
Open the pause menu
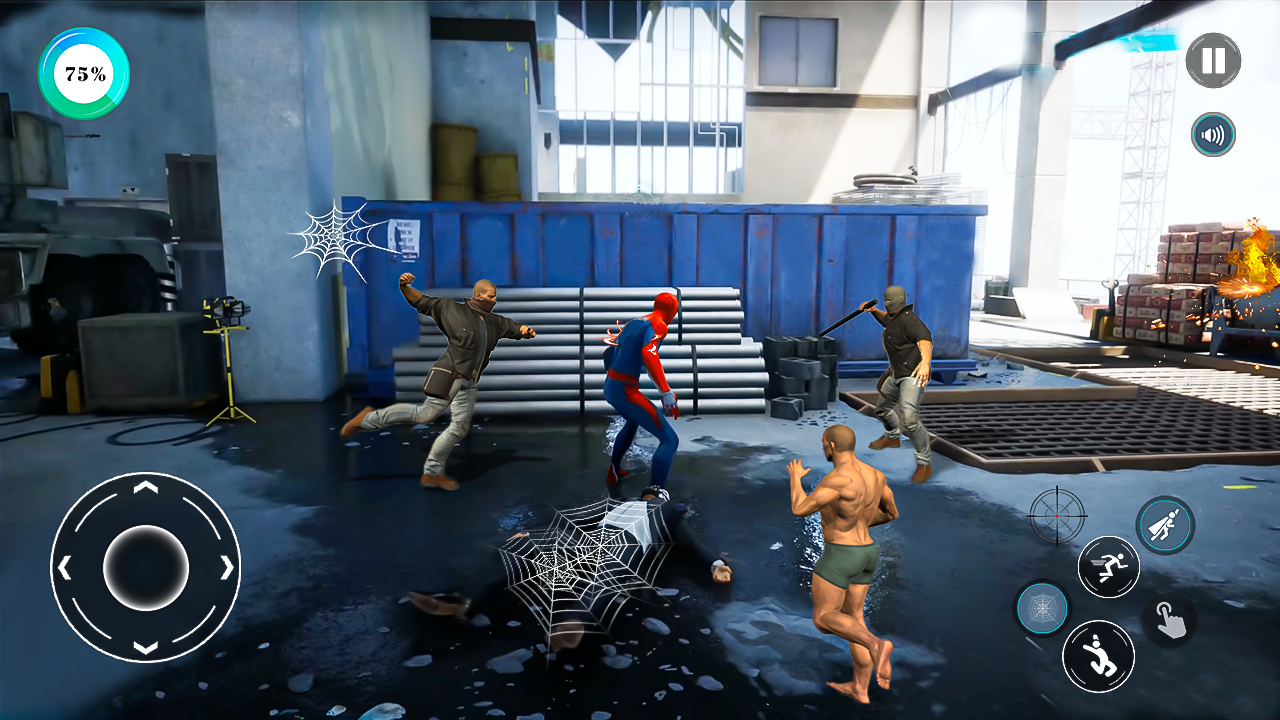1212,60
